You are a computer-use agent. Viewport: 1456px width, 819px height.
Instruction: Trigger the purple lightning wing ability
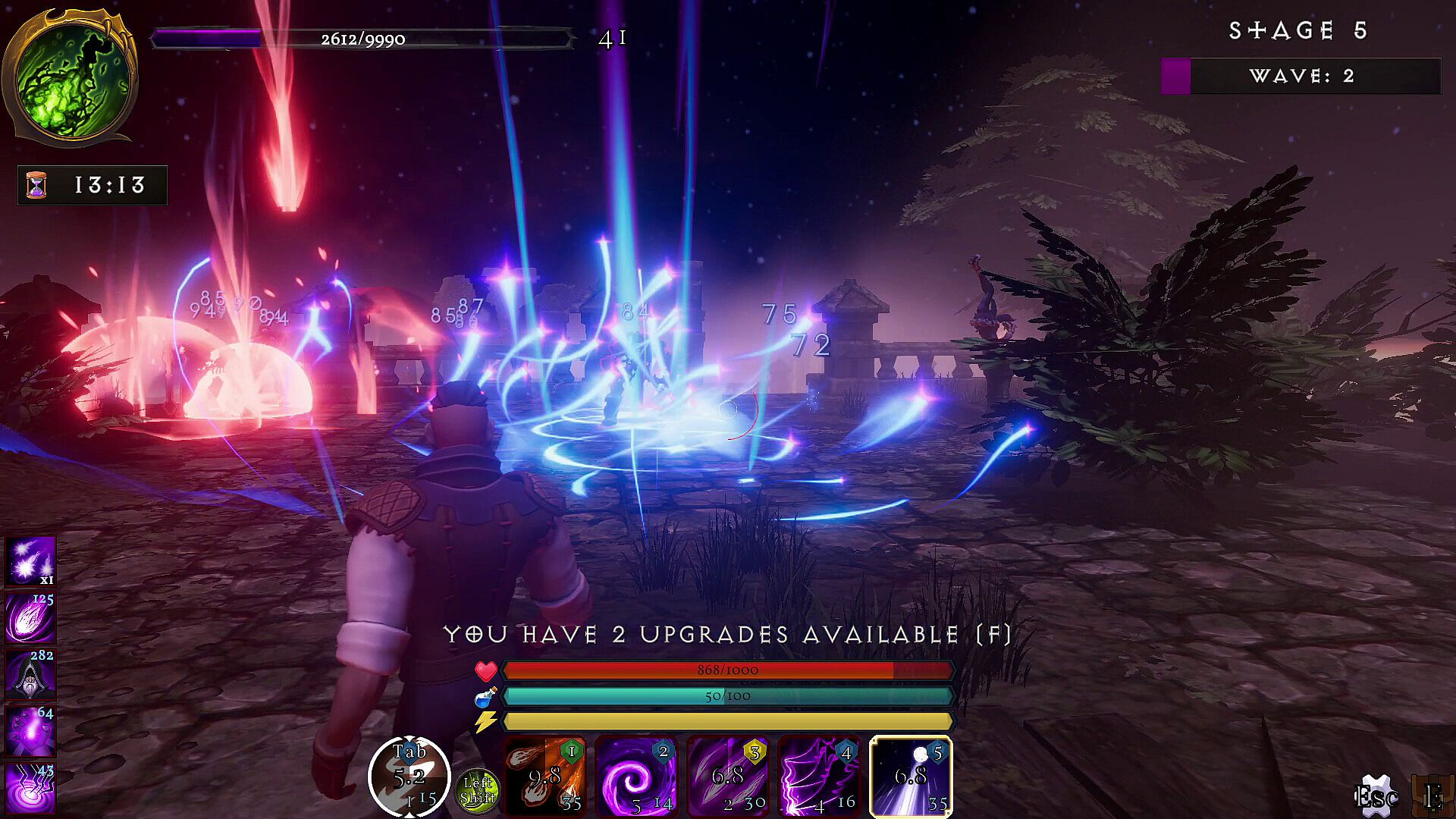click(819, 777)
